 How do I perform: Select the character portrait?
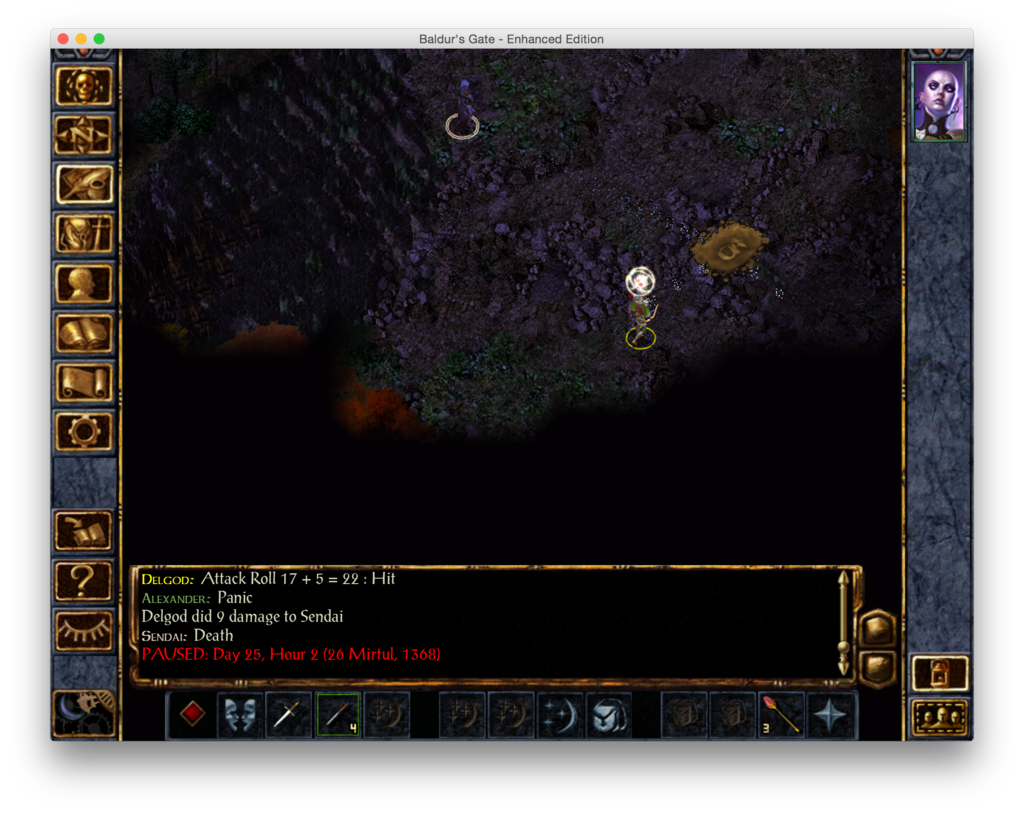939,101
